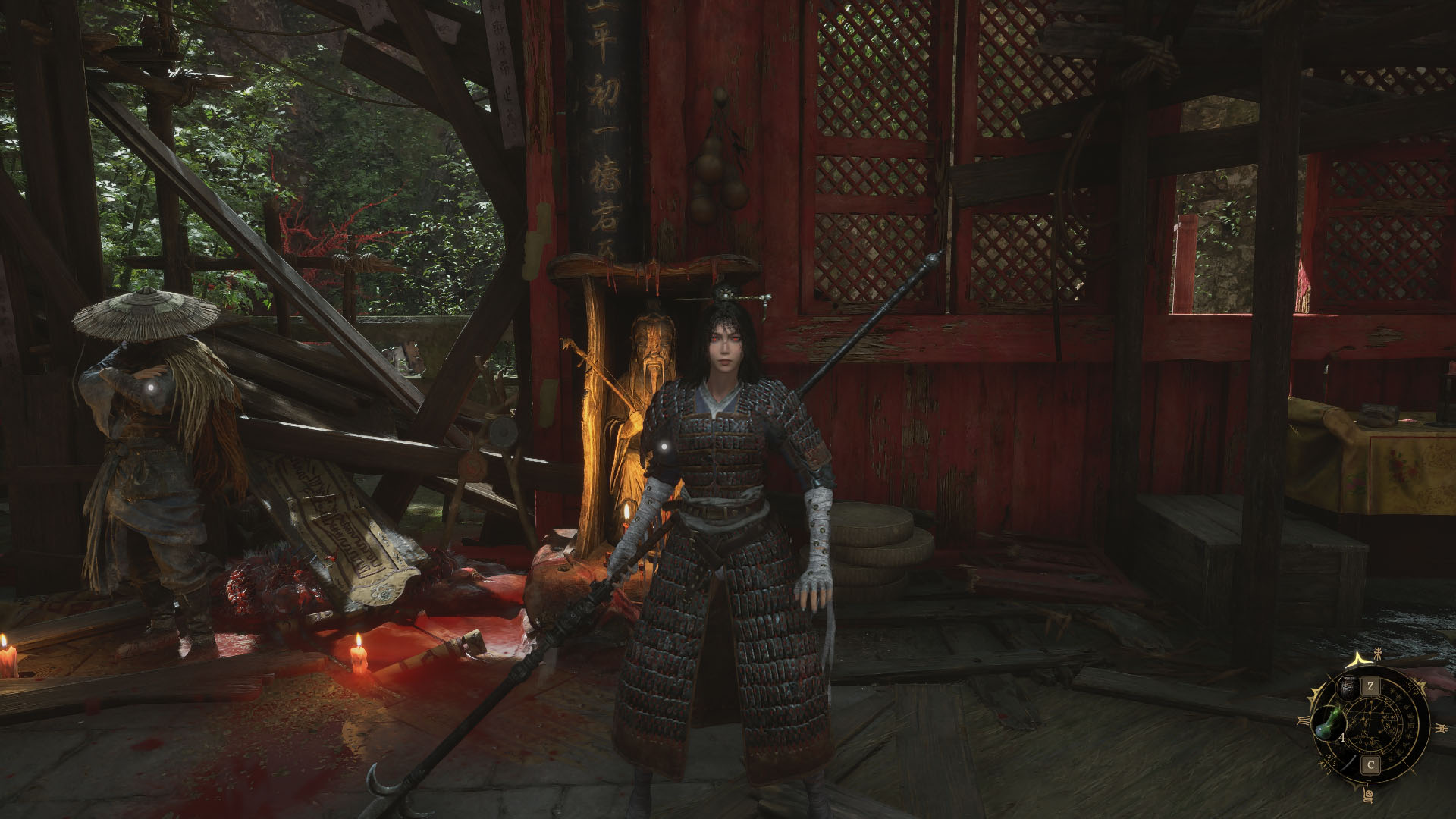Click the gourd count number 4
Screen dimensions: 1456x819
tap(1341, 737)
